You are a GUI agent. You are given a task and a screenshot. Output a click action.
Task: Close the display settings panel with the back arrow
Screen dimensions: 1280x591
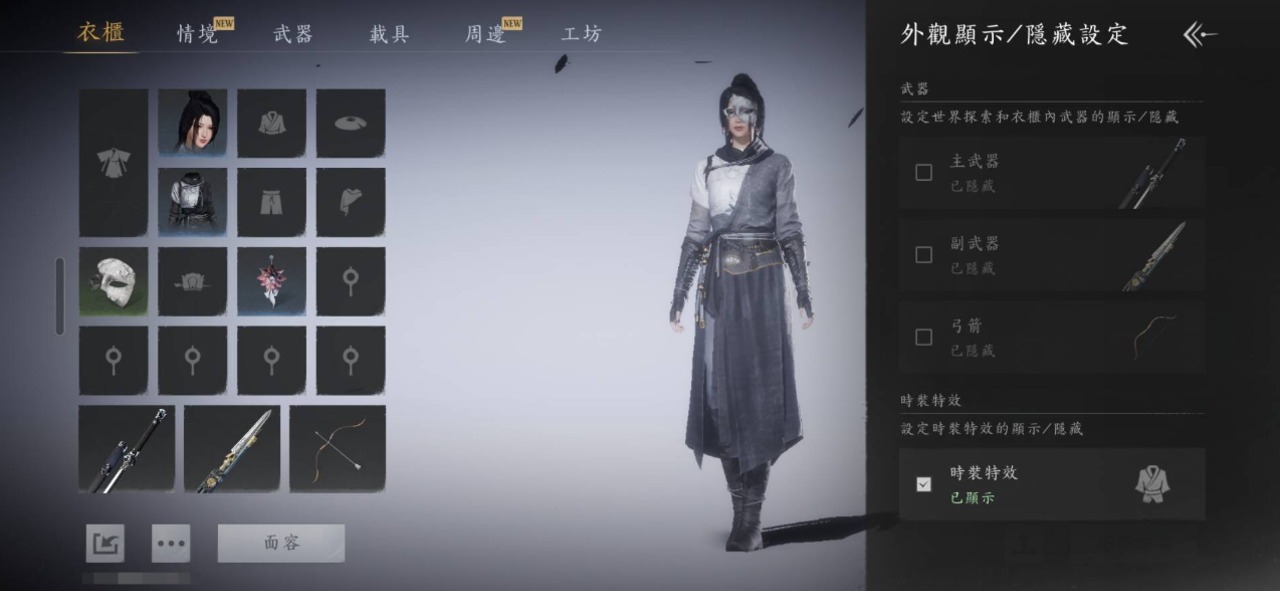tap(1200, 35)
